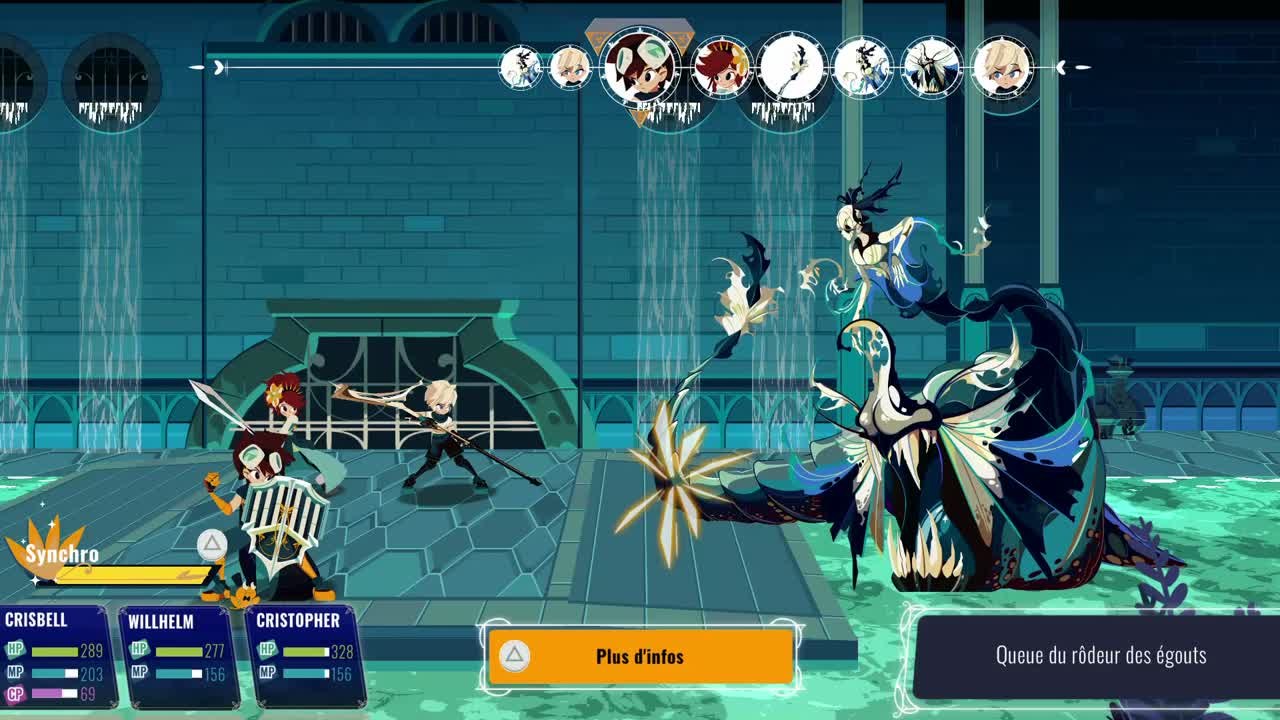The height and width of the screenshot is (720, 1280).
Task: Select Cristopher's party status panel
Action: click(303, 656)
